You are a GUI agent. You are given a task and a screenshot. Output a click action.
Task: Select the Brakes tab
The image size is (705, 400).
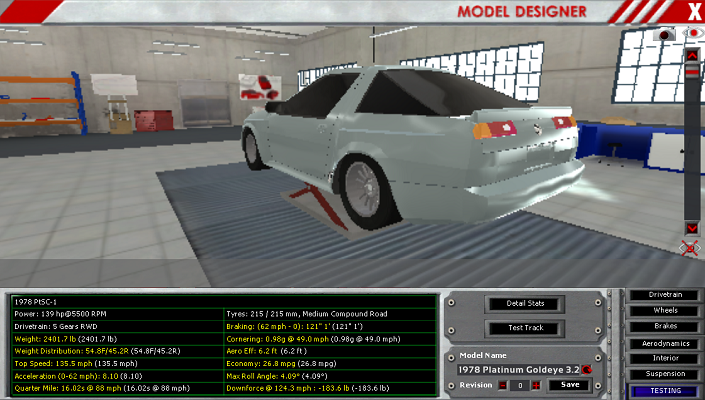pyautogui.click(x=665, y=326)
